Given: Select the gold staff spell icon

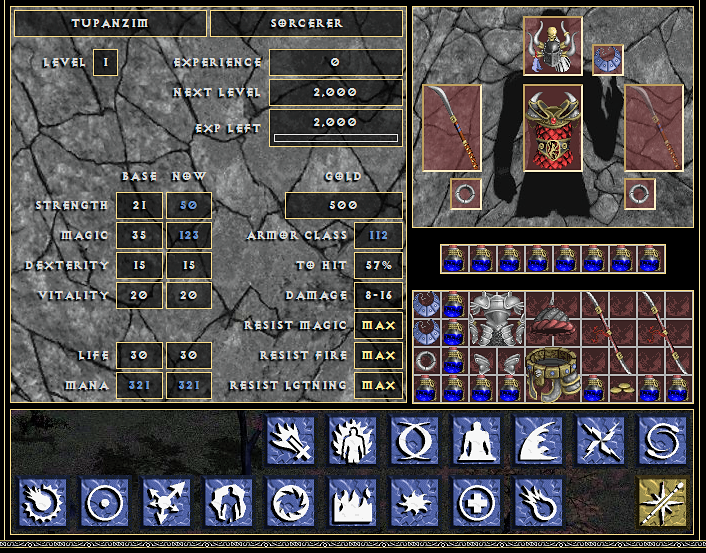Looking at the screenshot, I should (663, 502).
